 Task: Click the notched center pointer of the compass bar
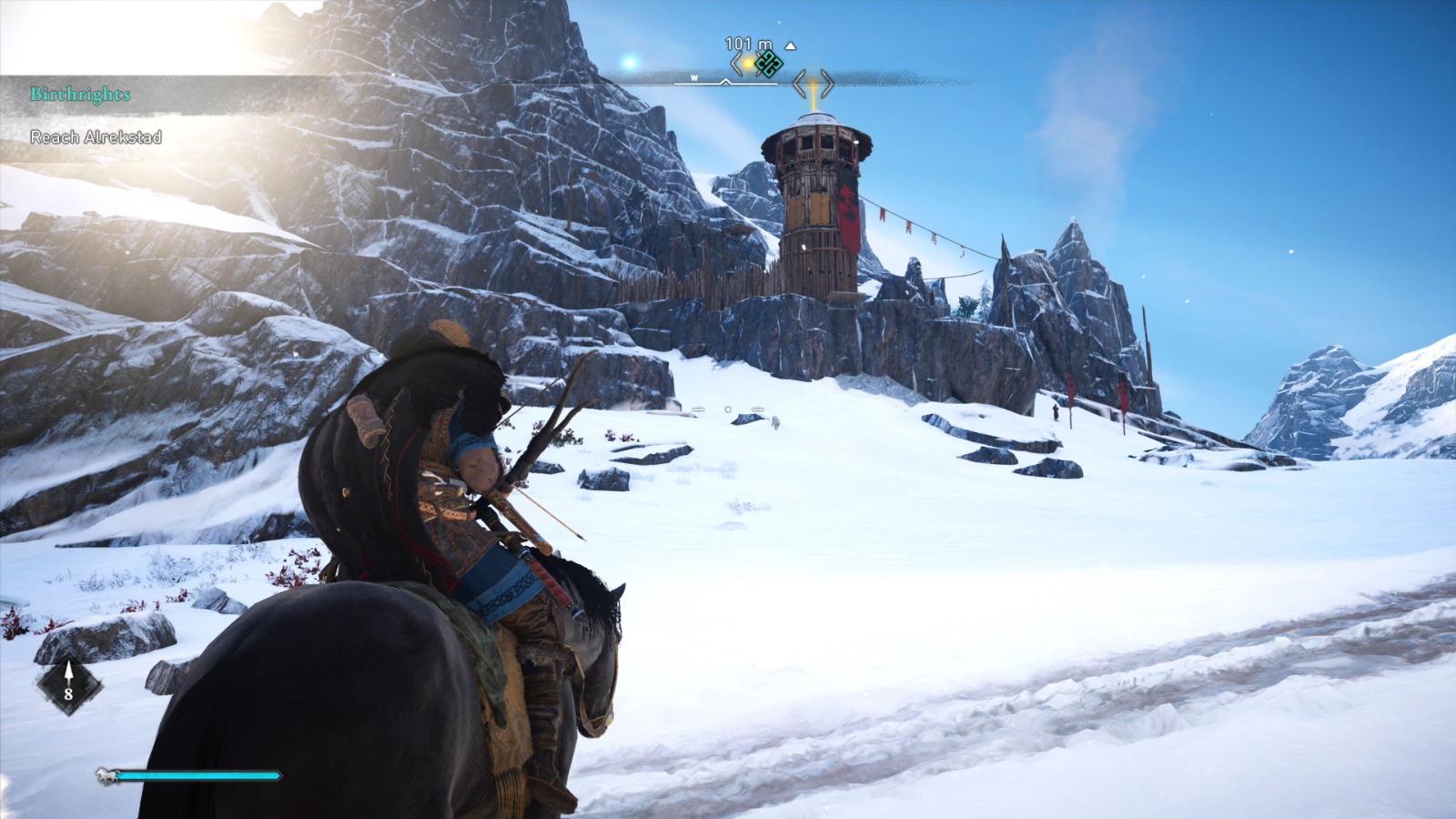click(x=725, y=82)
